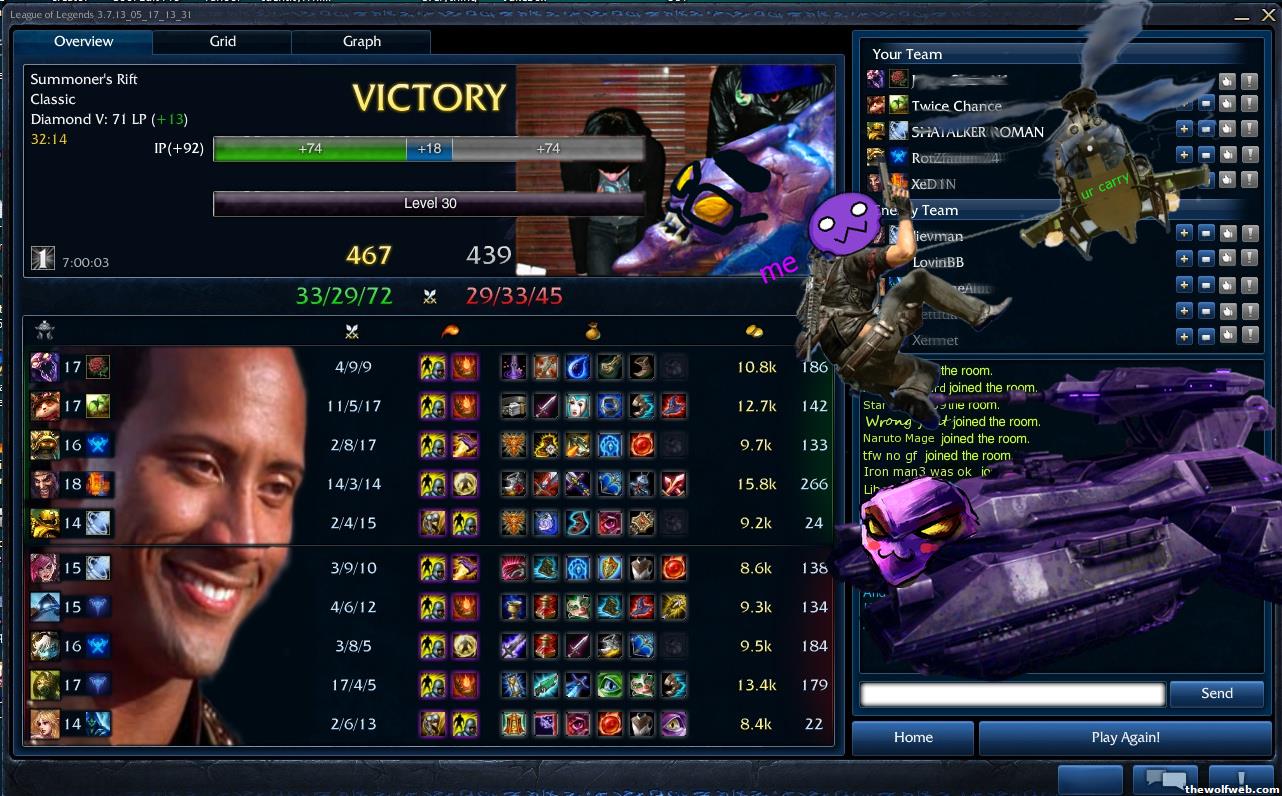Return to Home screen
The width and height of the screenshot is (1282, 796).
click(912, 738)
